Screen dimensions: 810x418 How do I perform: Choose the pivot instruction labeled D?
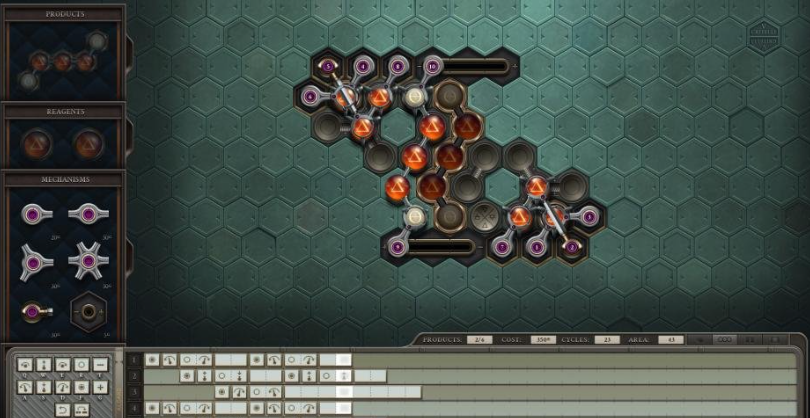(63, 386)
